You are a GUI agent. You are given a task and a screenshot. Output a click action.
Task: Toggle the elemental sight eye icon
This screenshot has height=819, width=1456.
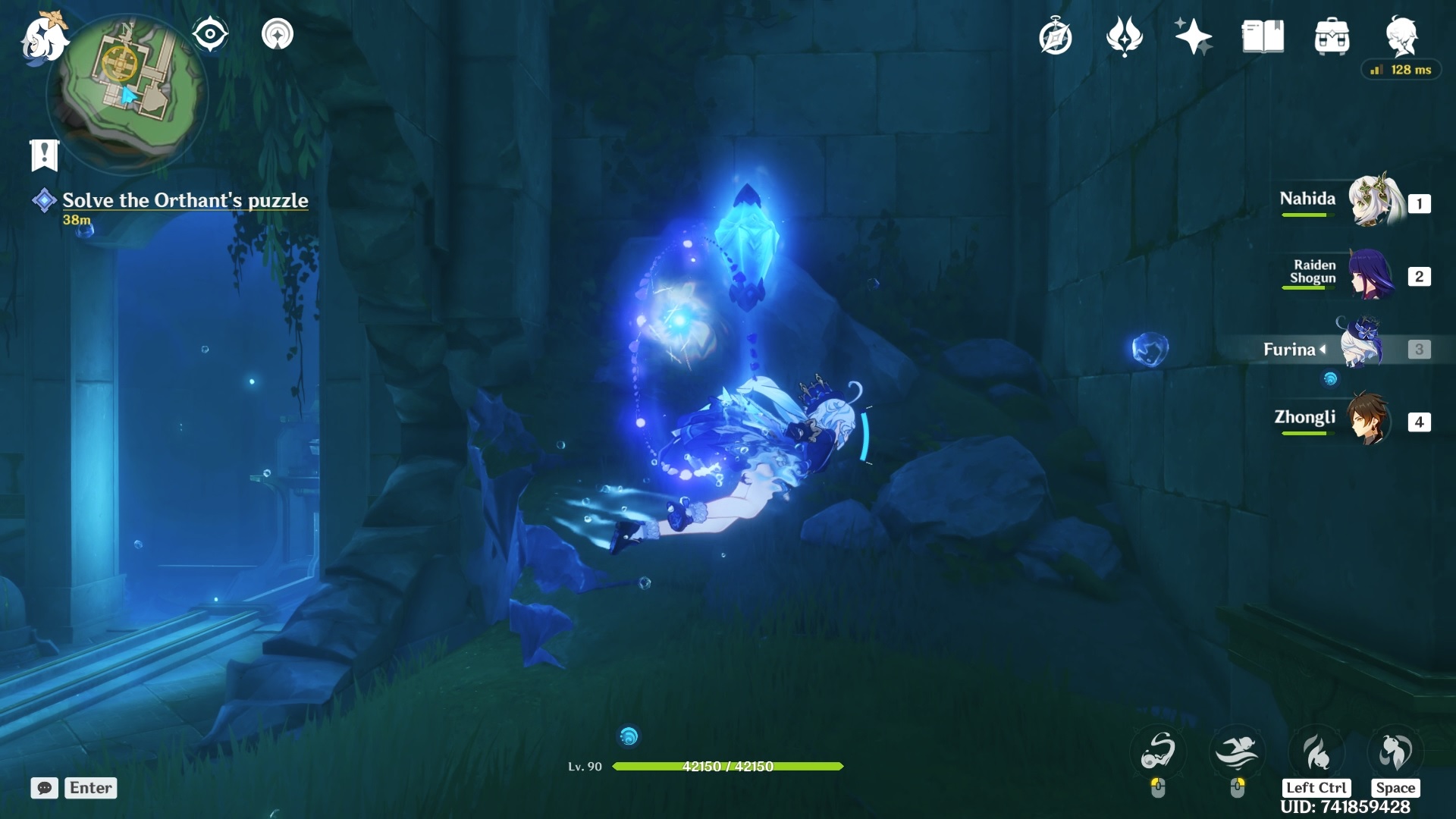click(x=210, y=34)
